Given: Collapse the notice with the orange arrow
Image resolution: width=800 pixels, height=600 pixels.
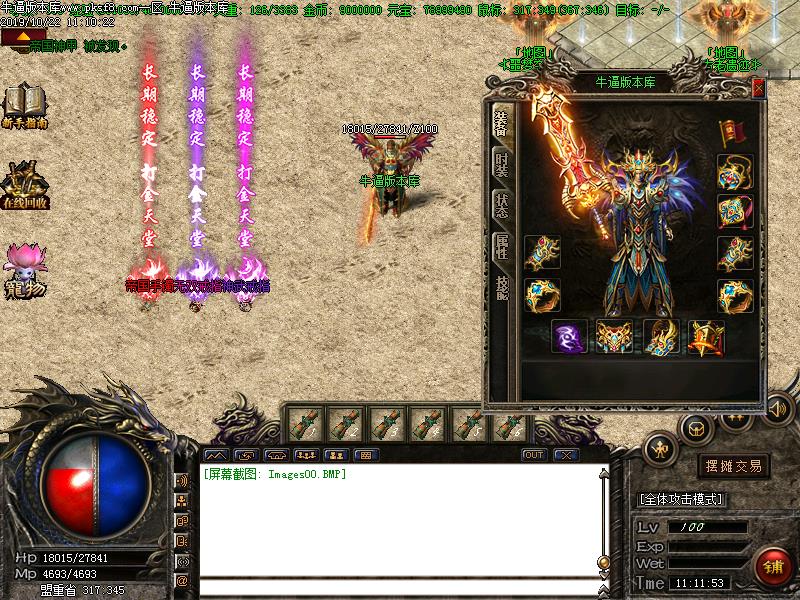Looking at the screenshot, I should tap(13, 37).
